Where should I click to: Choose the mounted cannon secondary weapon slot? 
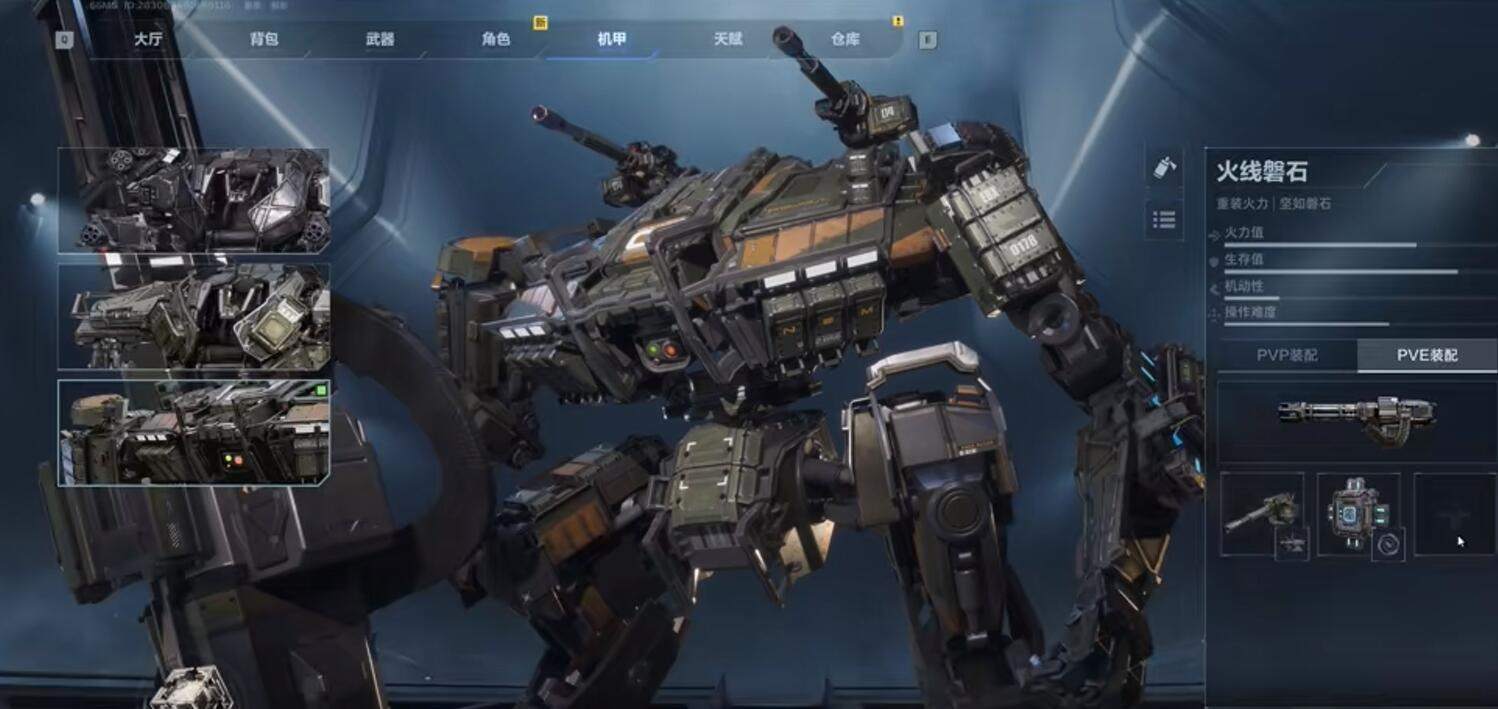pos(1262,514)
